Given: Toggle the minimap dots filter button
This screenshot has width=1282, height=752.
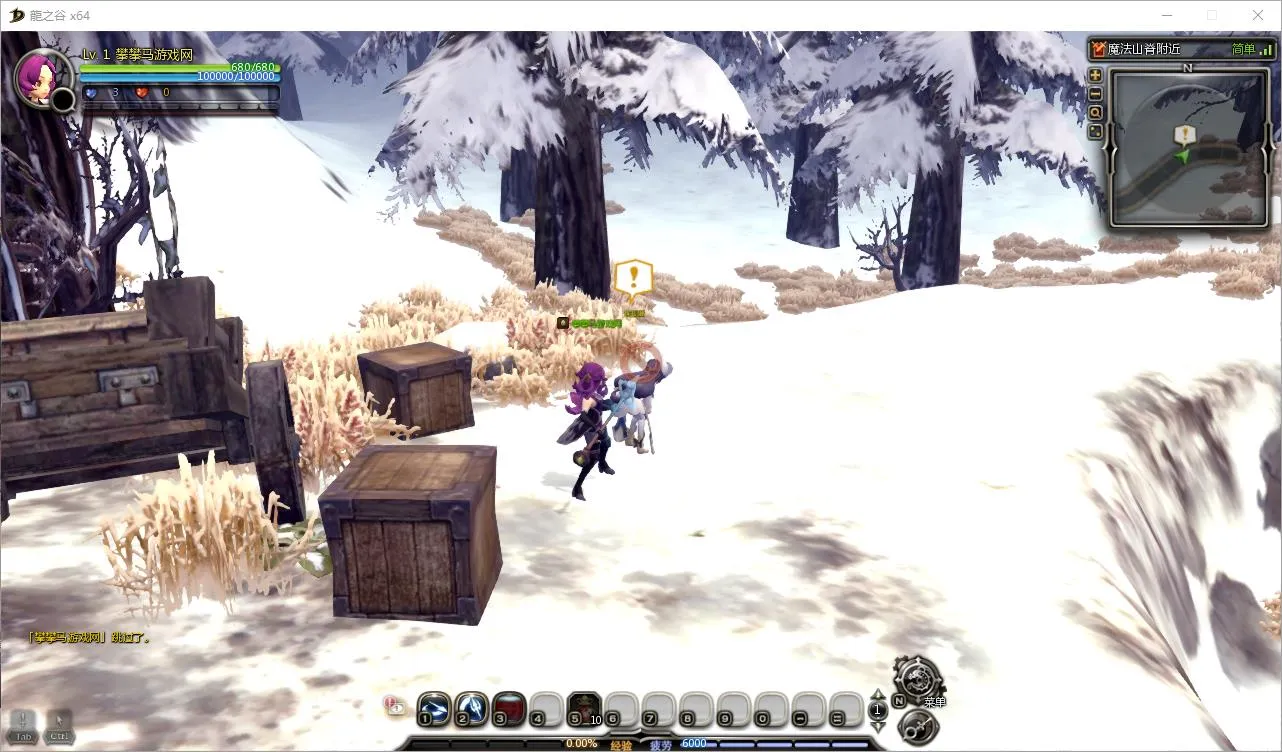Looking at the screenshot, I should tap(1095, 131).
